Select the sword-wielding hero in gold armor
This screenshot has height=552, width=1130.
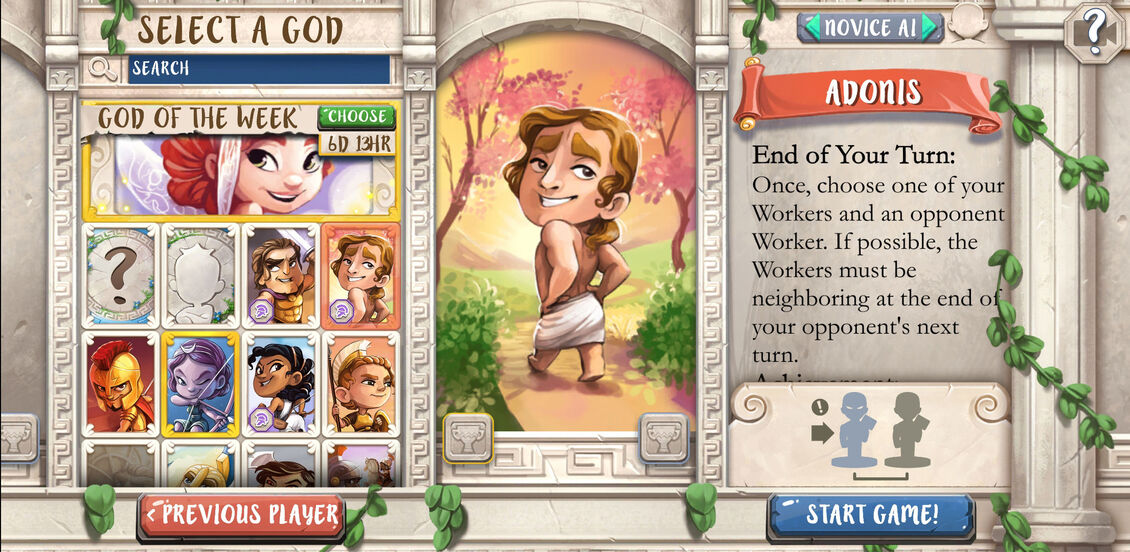[281, 275]
